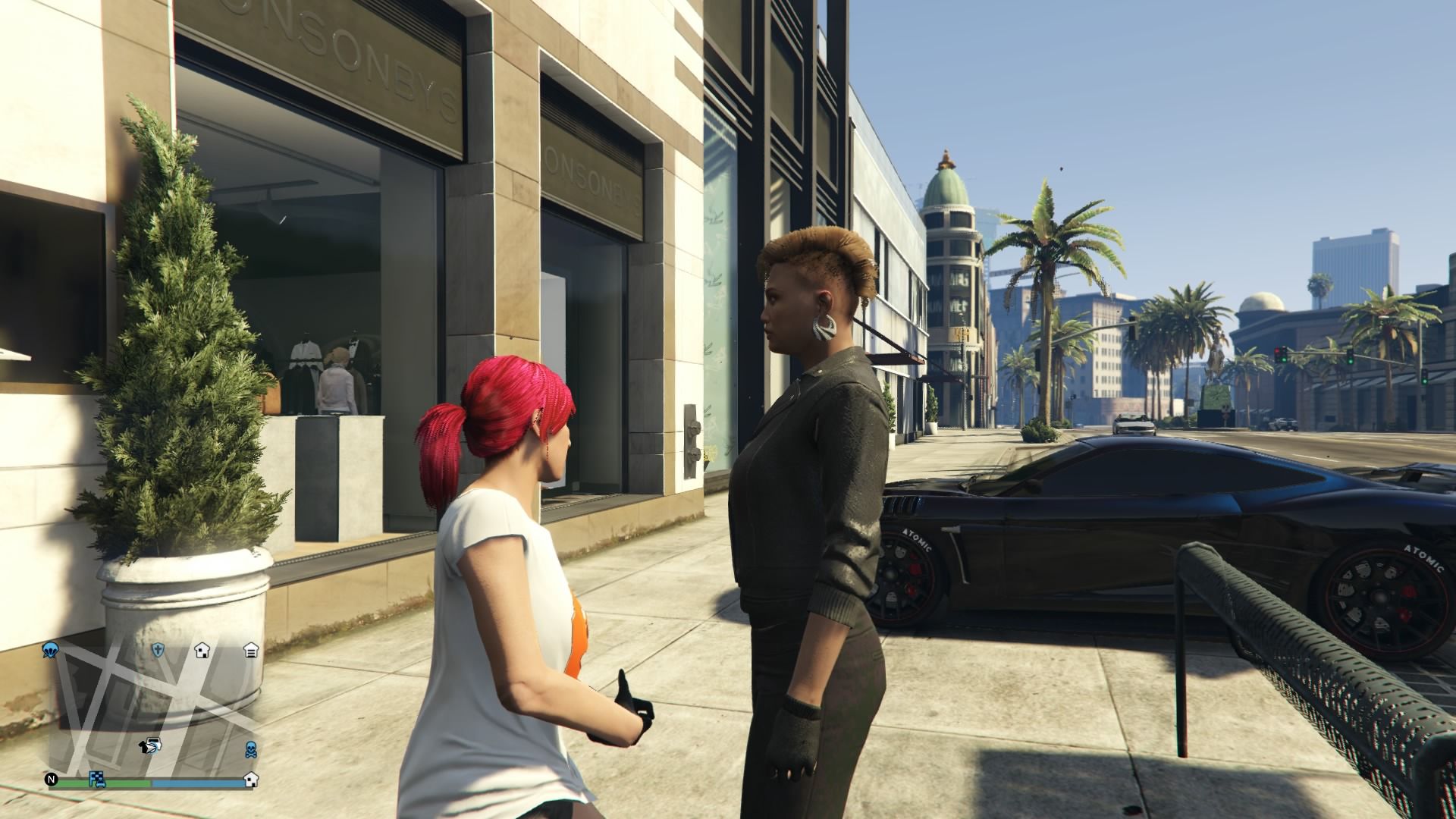This screenshot has width=1456, height=819.
Task: Click the skull enemy blip on the minimap
Action: click(x=250, y=750)
